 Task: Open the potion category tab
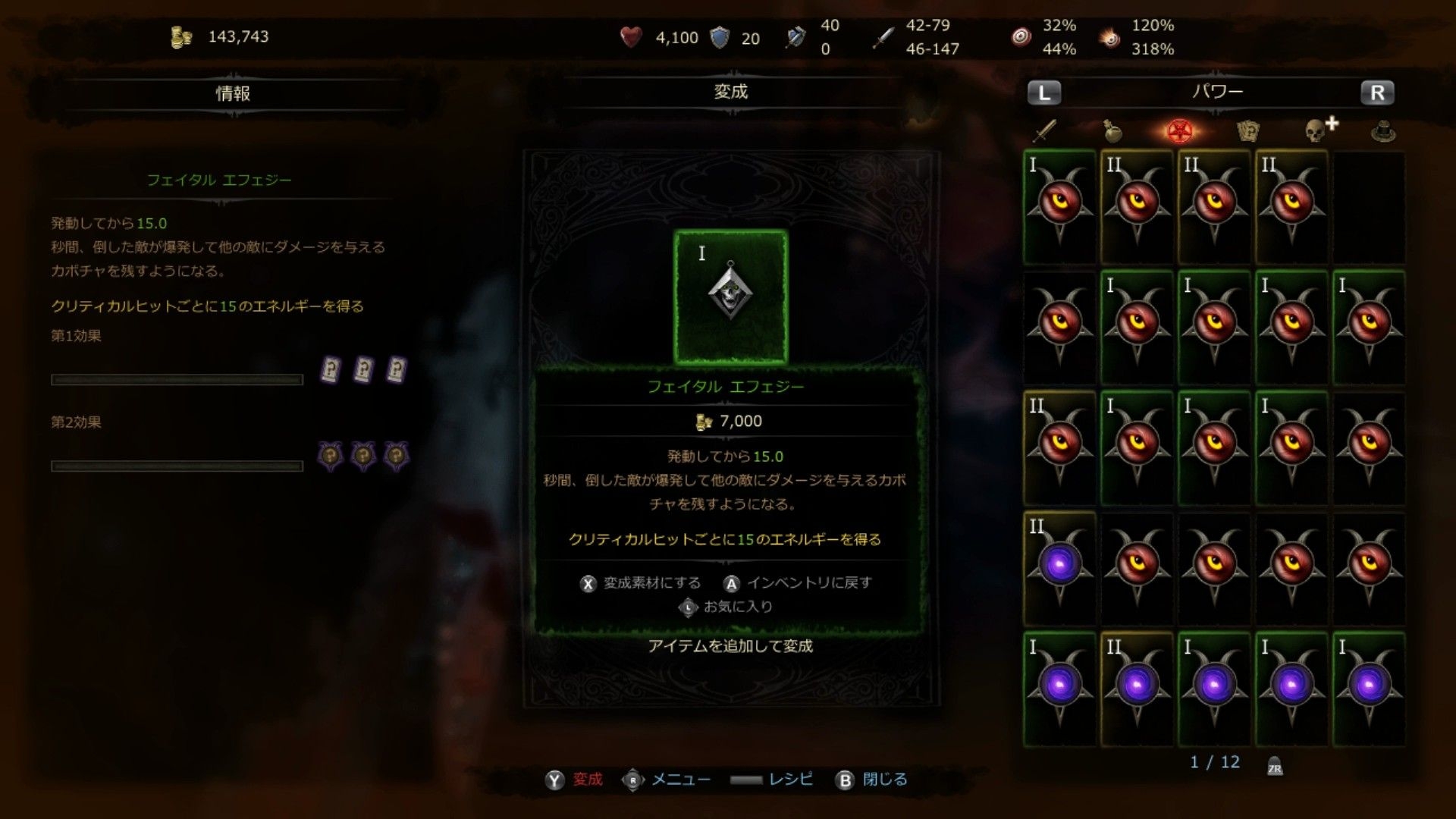coord(1112,131)
